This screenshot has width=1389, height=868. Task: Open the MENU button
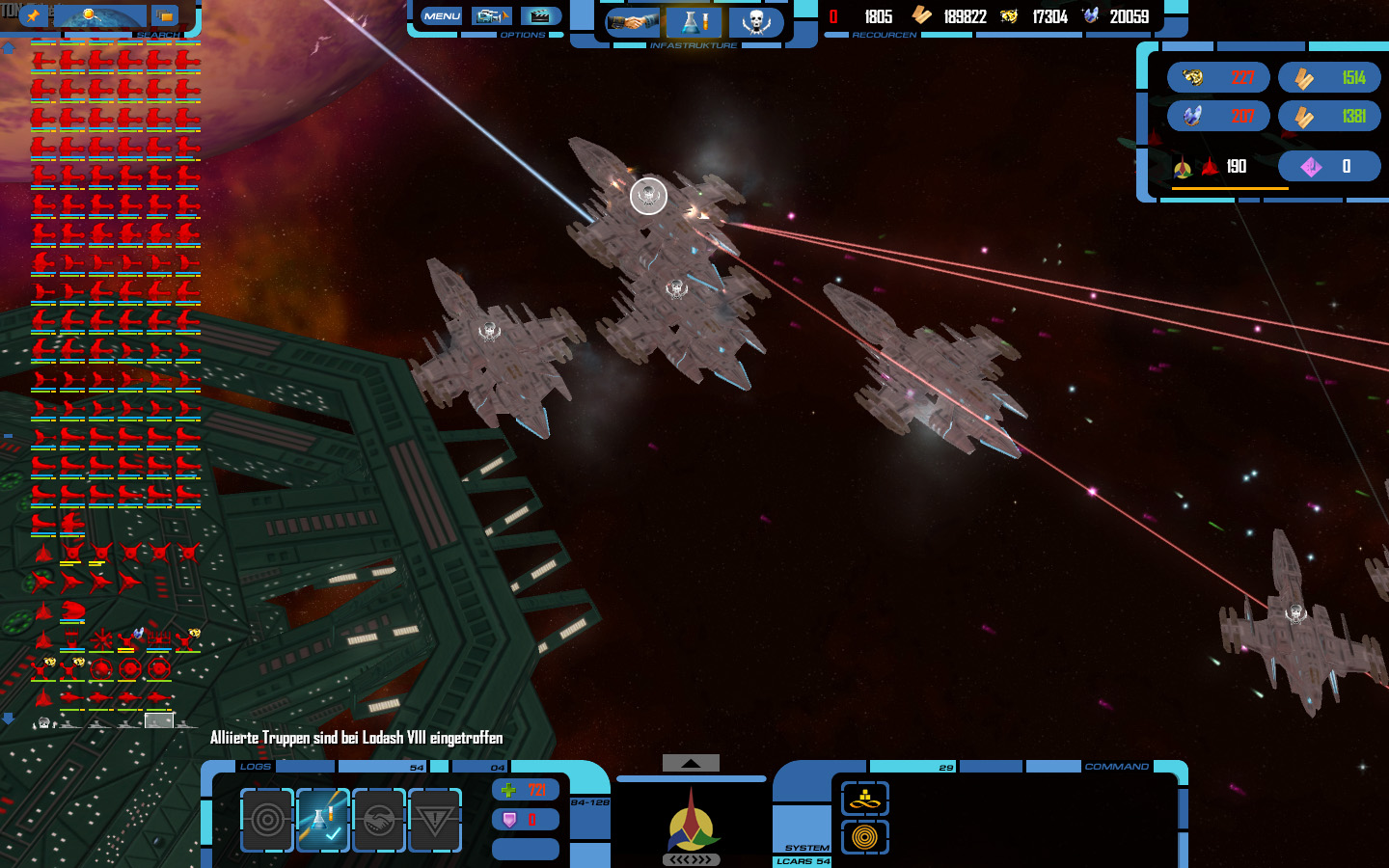point(442,16)
